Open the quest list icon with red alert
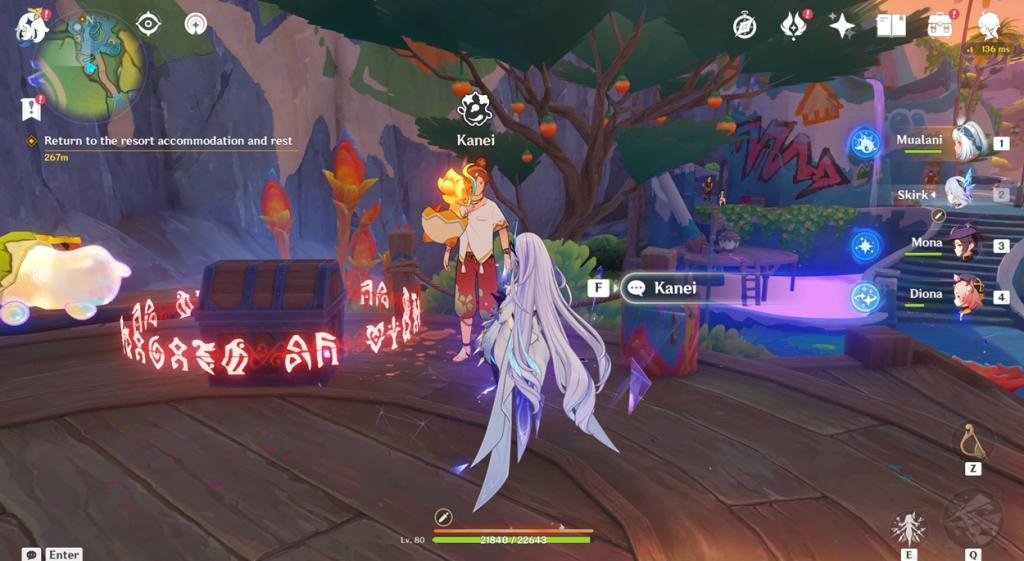Viewport: 1024px width, 561px height. click(x=30, y=107)
